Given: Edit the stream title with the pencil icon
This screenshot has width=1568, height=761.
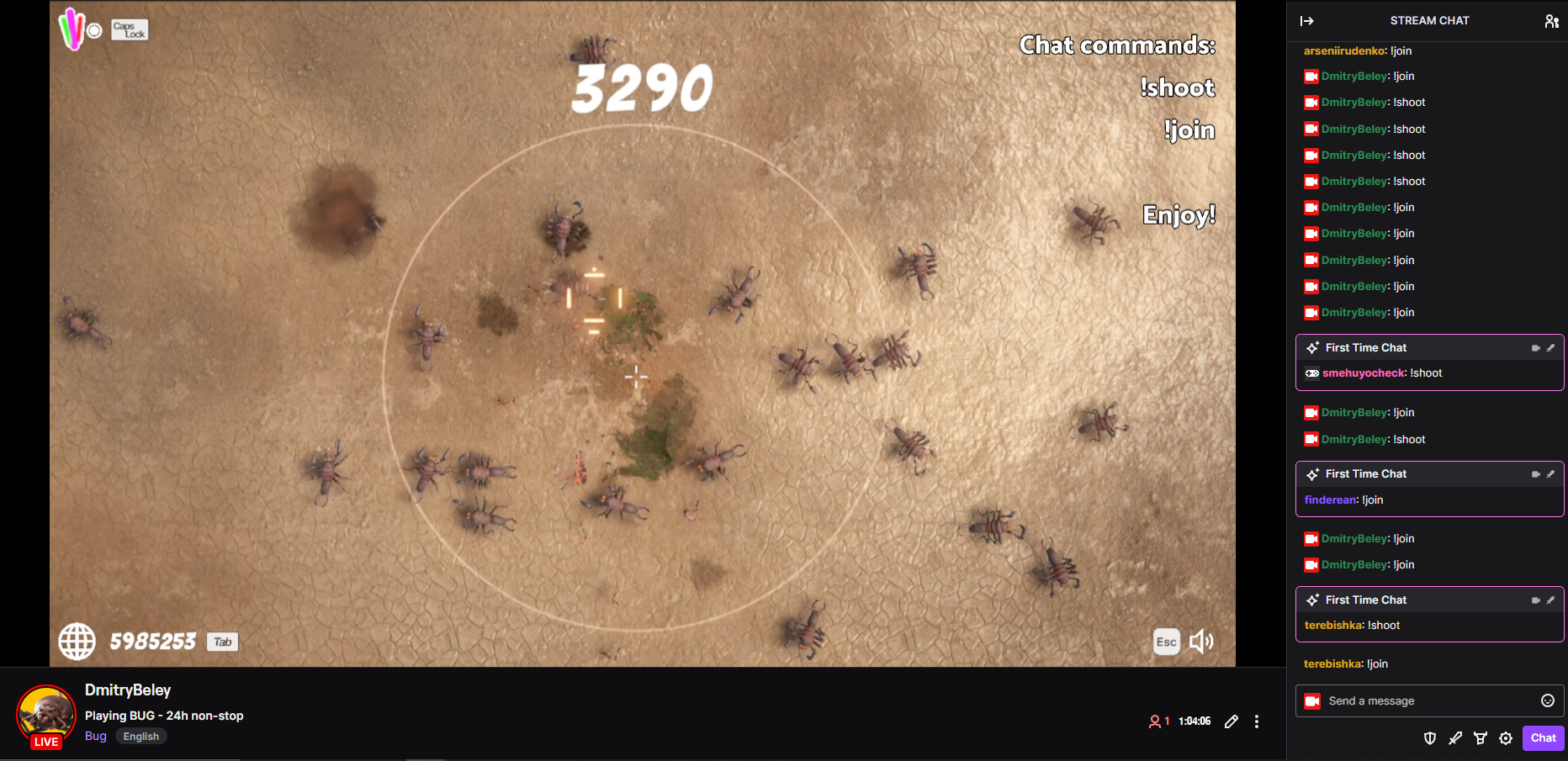Looking at the screenshot, I should point(1232,721).
